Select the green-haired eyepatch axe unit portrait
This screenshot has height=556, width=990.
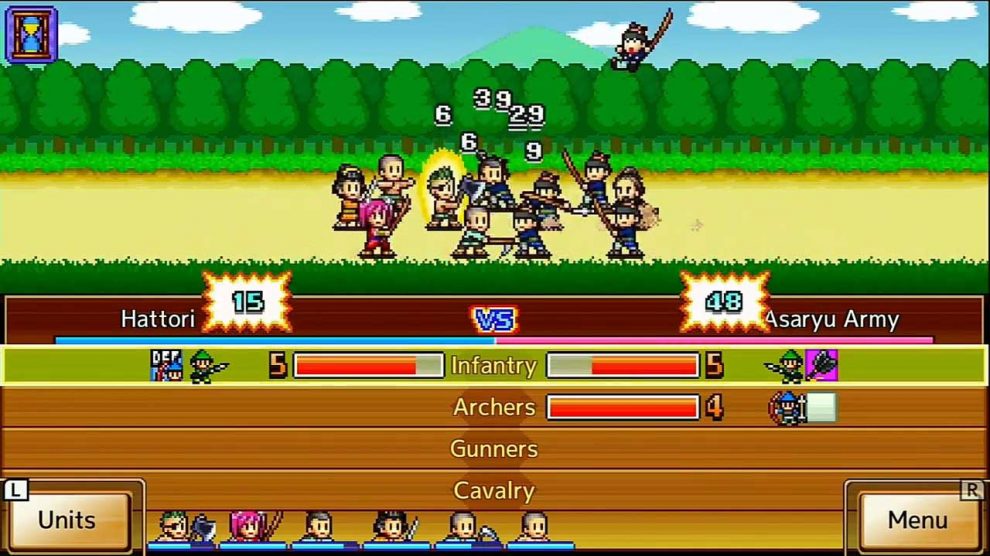click(x=182, y=528)
